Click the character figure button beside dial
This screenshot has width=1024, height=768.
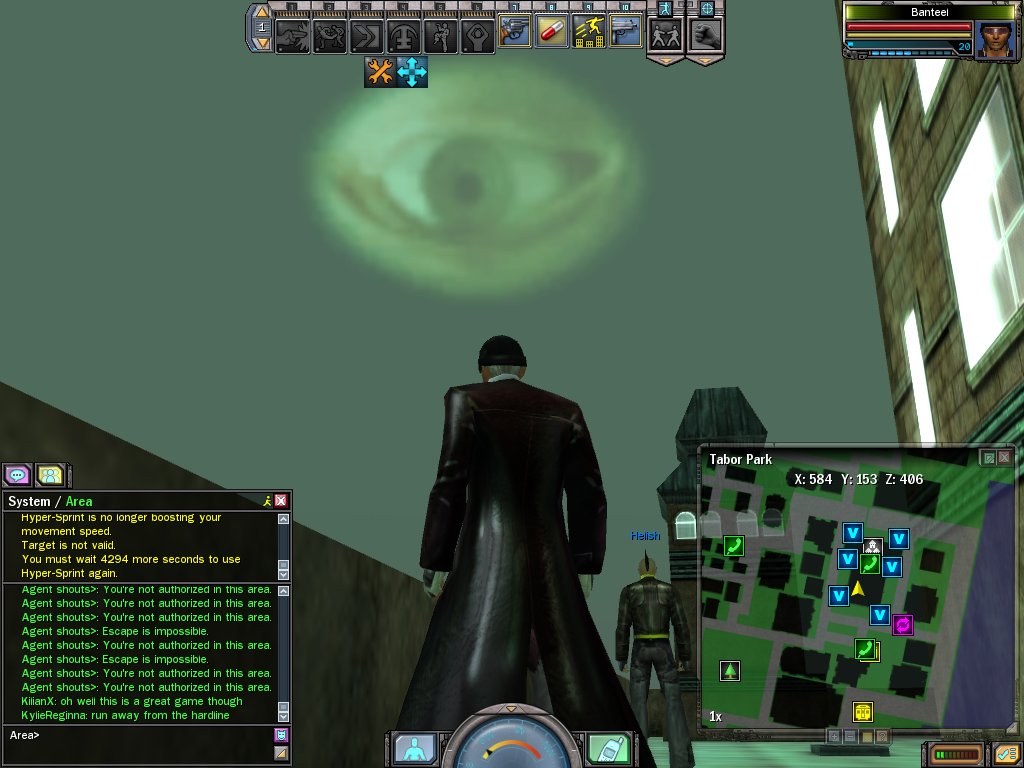(x=413, y=748)
